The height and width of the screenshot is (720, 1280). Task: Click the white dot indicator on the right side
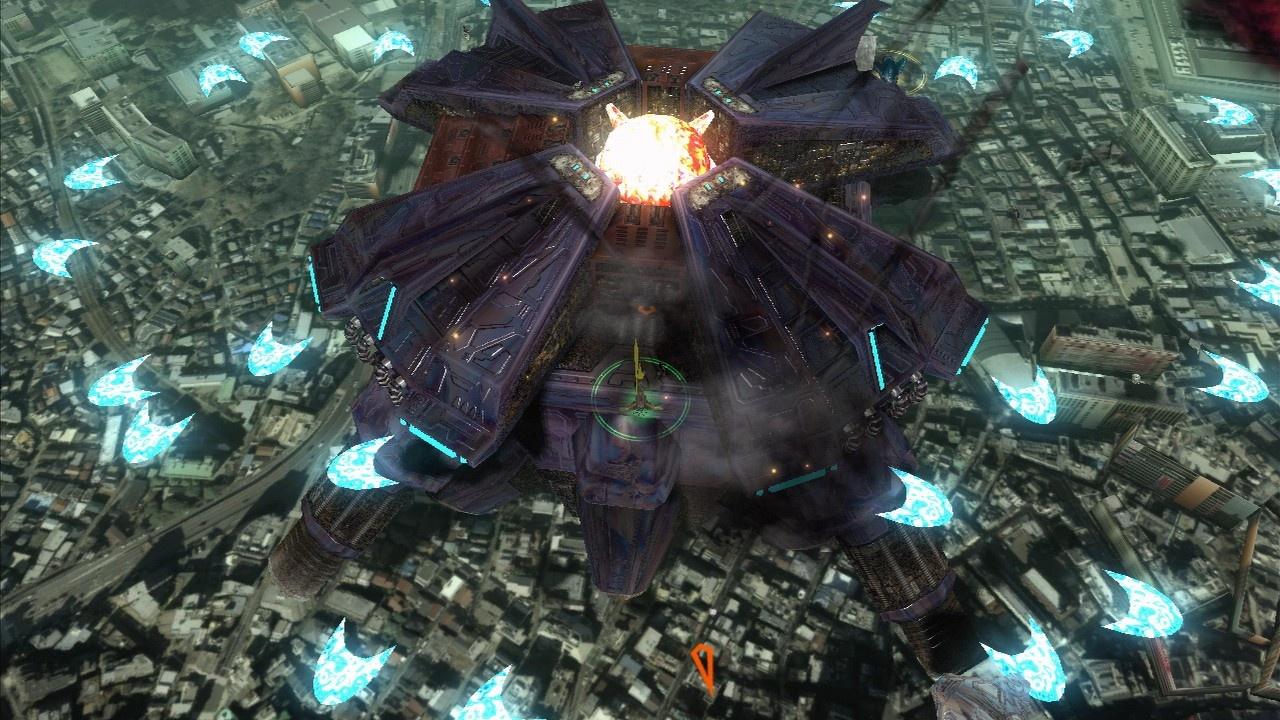[1136, 377]
